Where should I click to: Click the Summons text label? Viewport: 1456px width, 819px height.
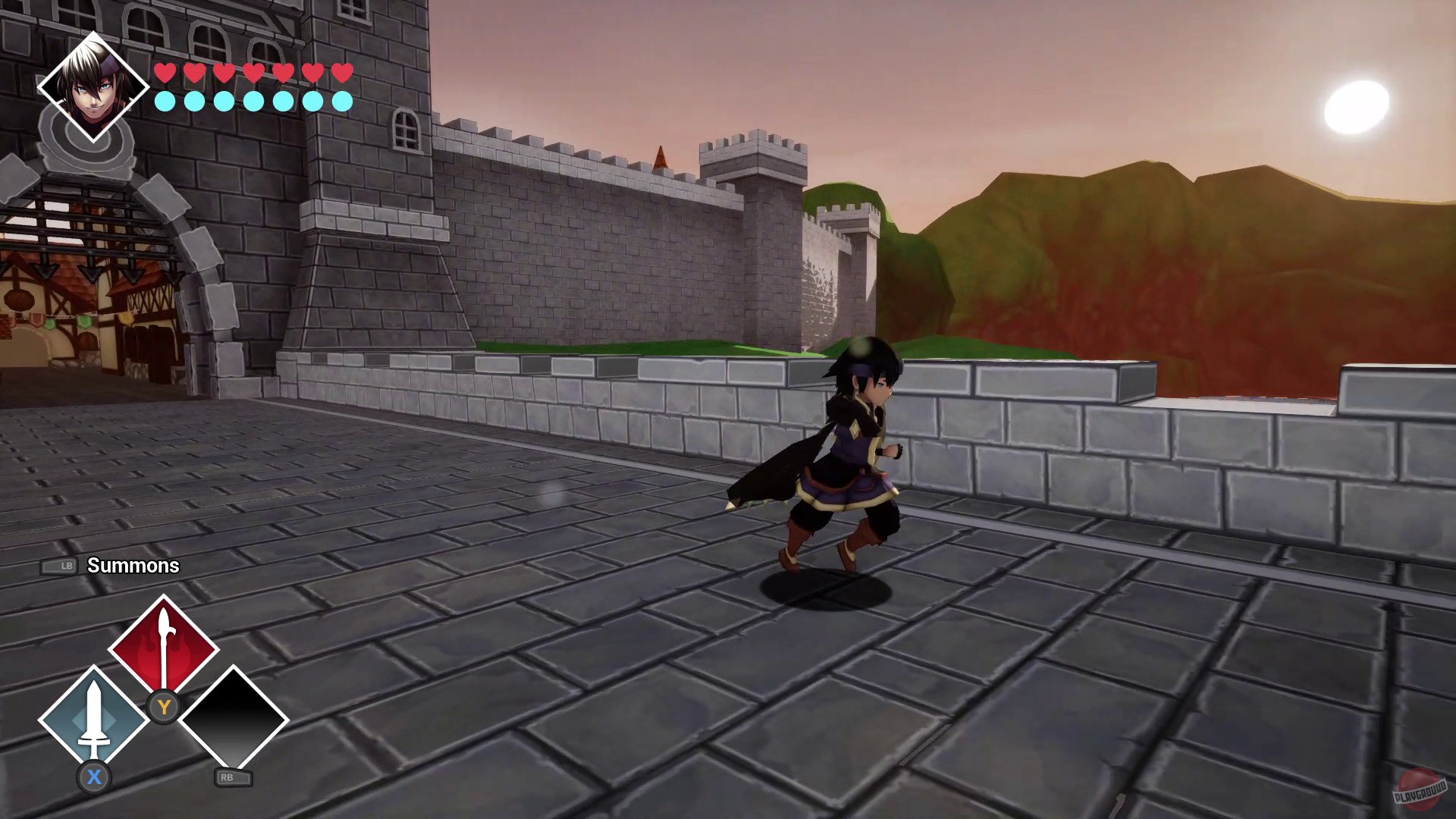[133, 566]
